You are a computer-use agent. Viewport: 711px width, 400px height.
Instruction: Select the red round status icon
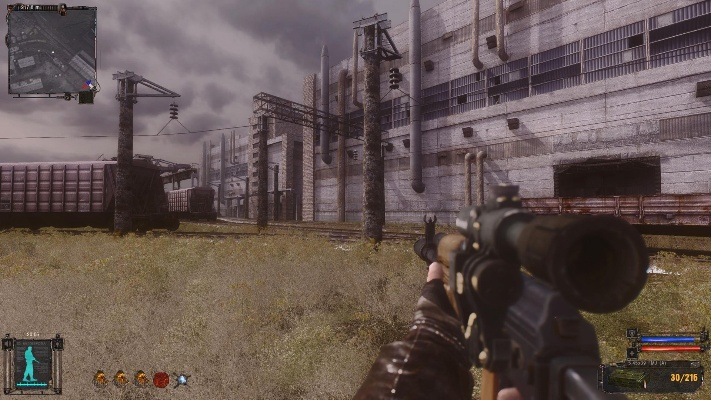[161, 379]
